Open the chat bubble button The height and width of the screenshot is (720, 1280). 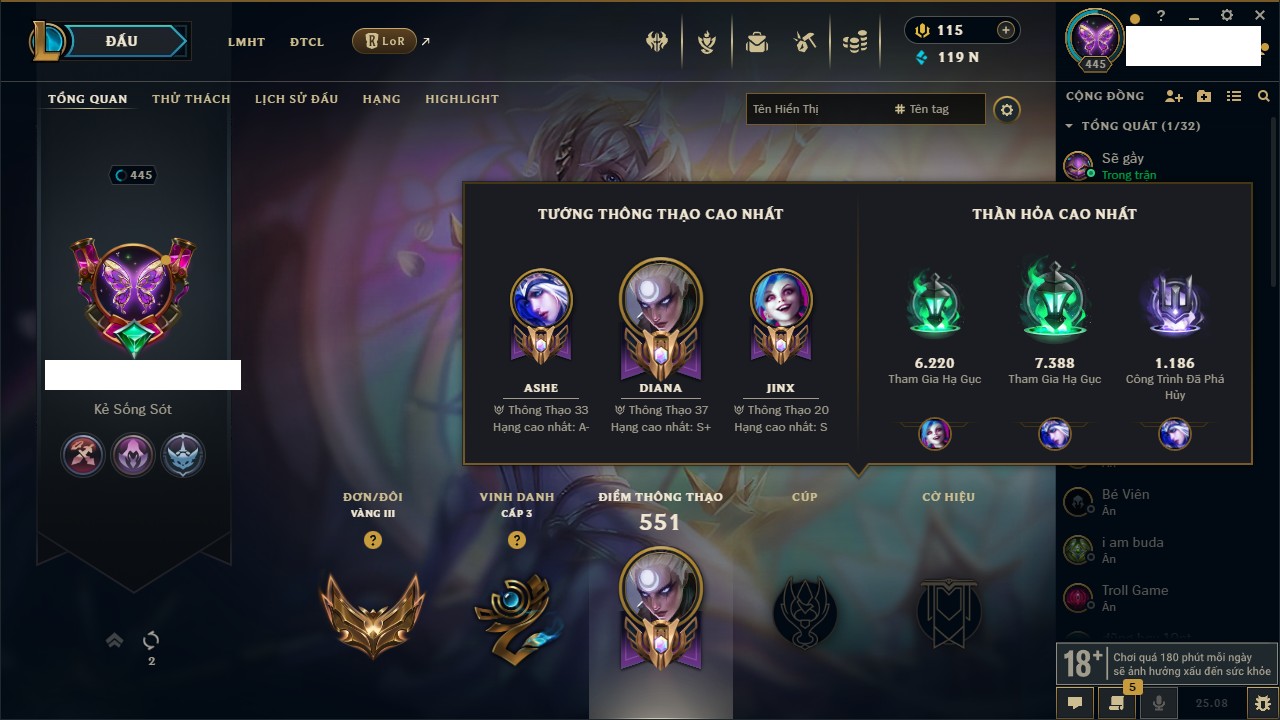[1075, 703]
